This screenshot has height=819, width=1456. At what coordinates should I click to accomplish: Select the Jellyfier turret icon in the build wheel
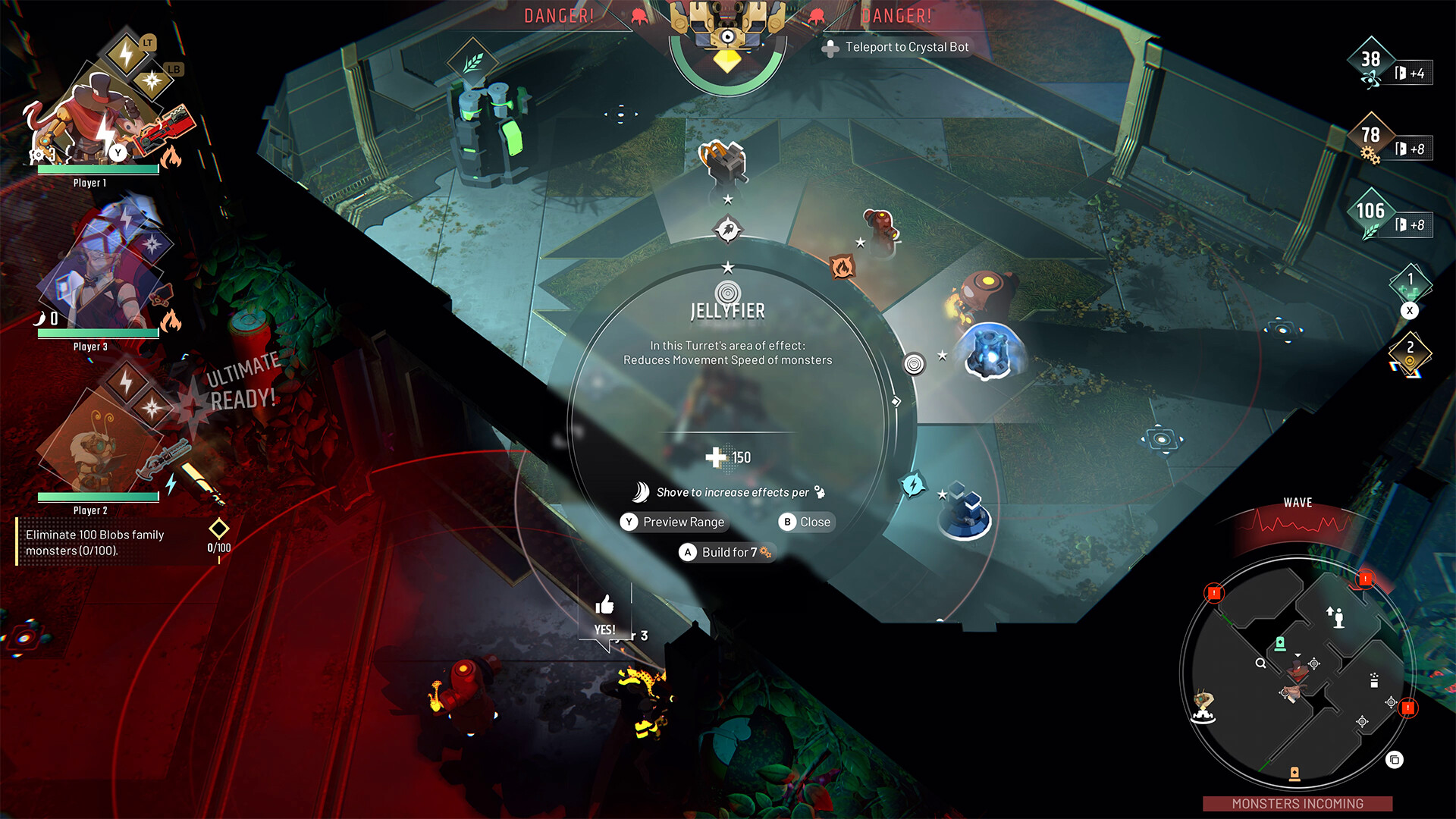[727, 292]
